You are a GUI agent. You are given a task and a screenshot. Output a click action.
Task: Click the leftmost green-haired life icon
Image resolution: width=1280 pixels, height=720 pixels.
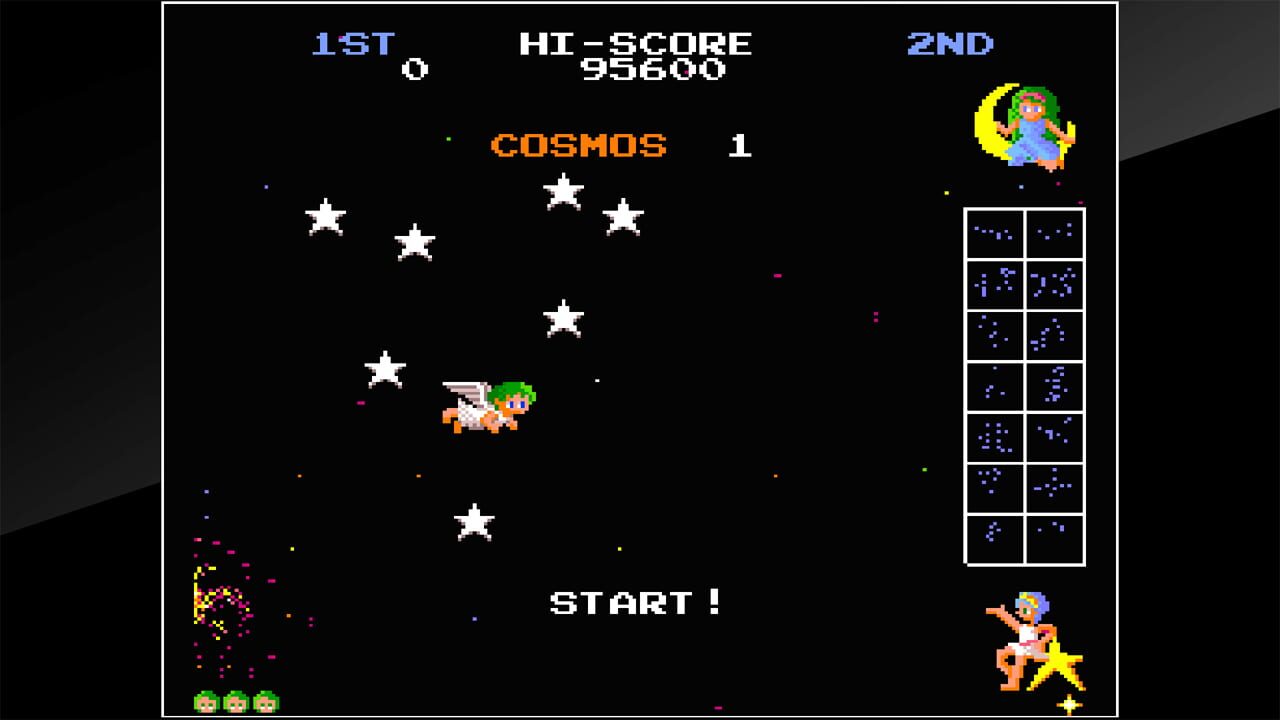[207, 700]
